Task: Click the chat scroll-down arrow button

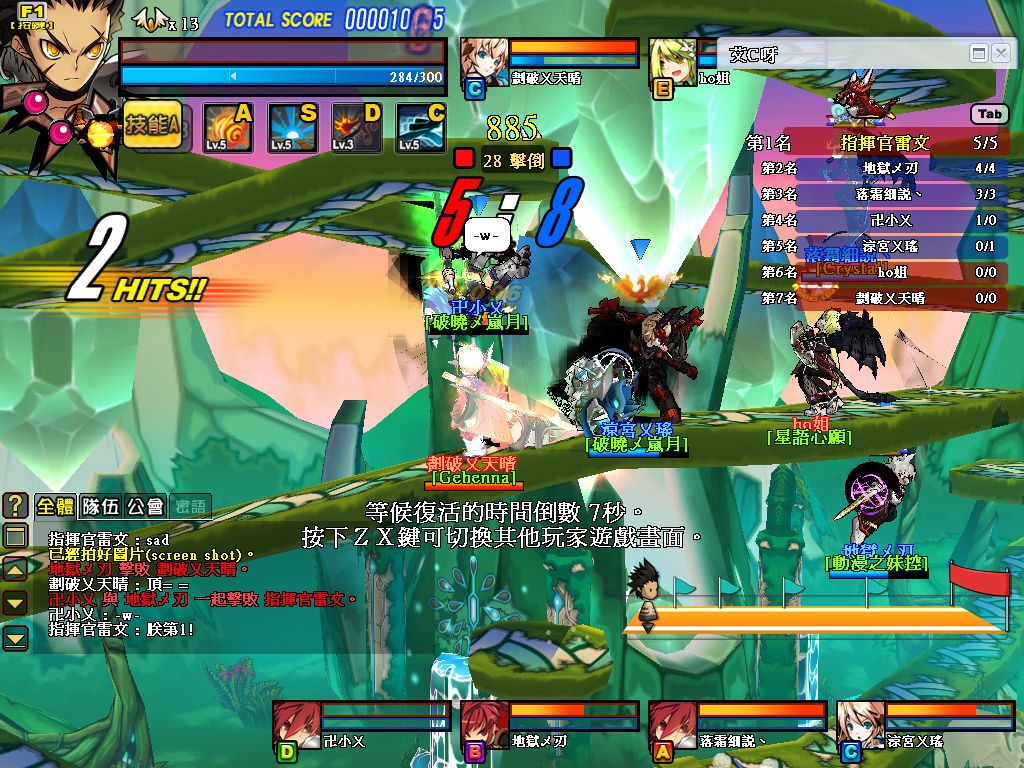Action: pos(15,603)
